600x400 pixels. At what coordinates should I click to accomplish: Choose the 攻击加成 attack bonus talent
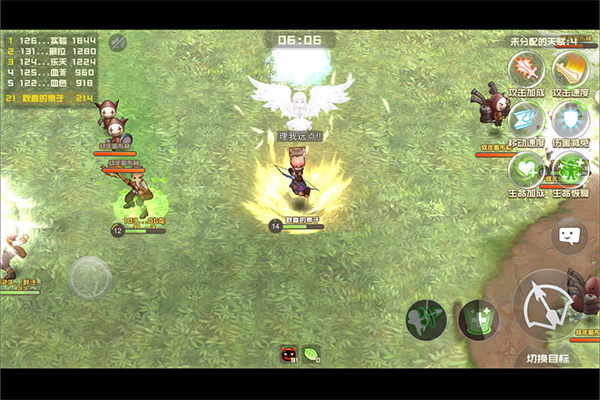524,69
